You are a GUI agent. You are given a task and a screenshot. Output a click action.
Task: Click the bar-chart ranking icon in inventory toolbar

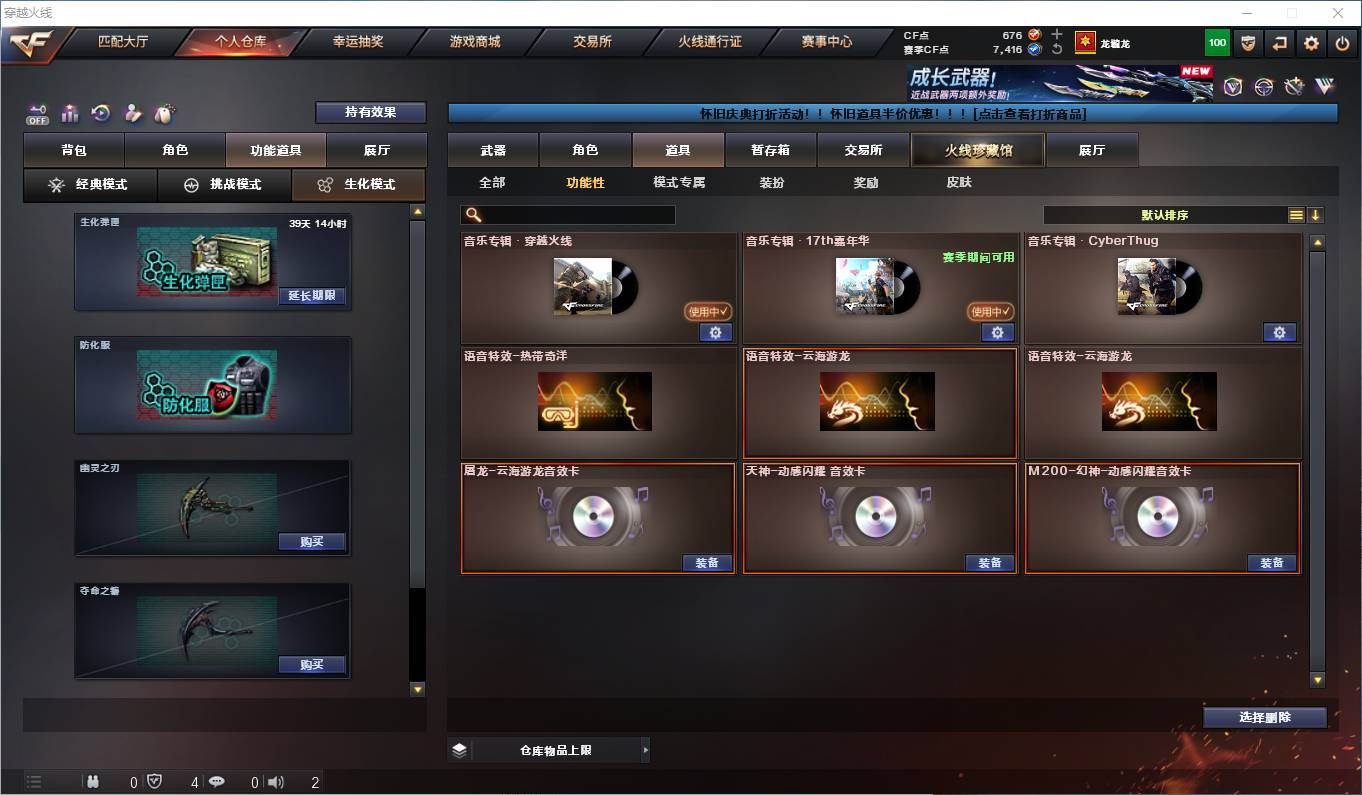(69, 113)
